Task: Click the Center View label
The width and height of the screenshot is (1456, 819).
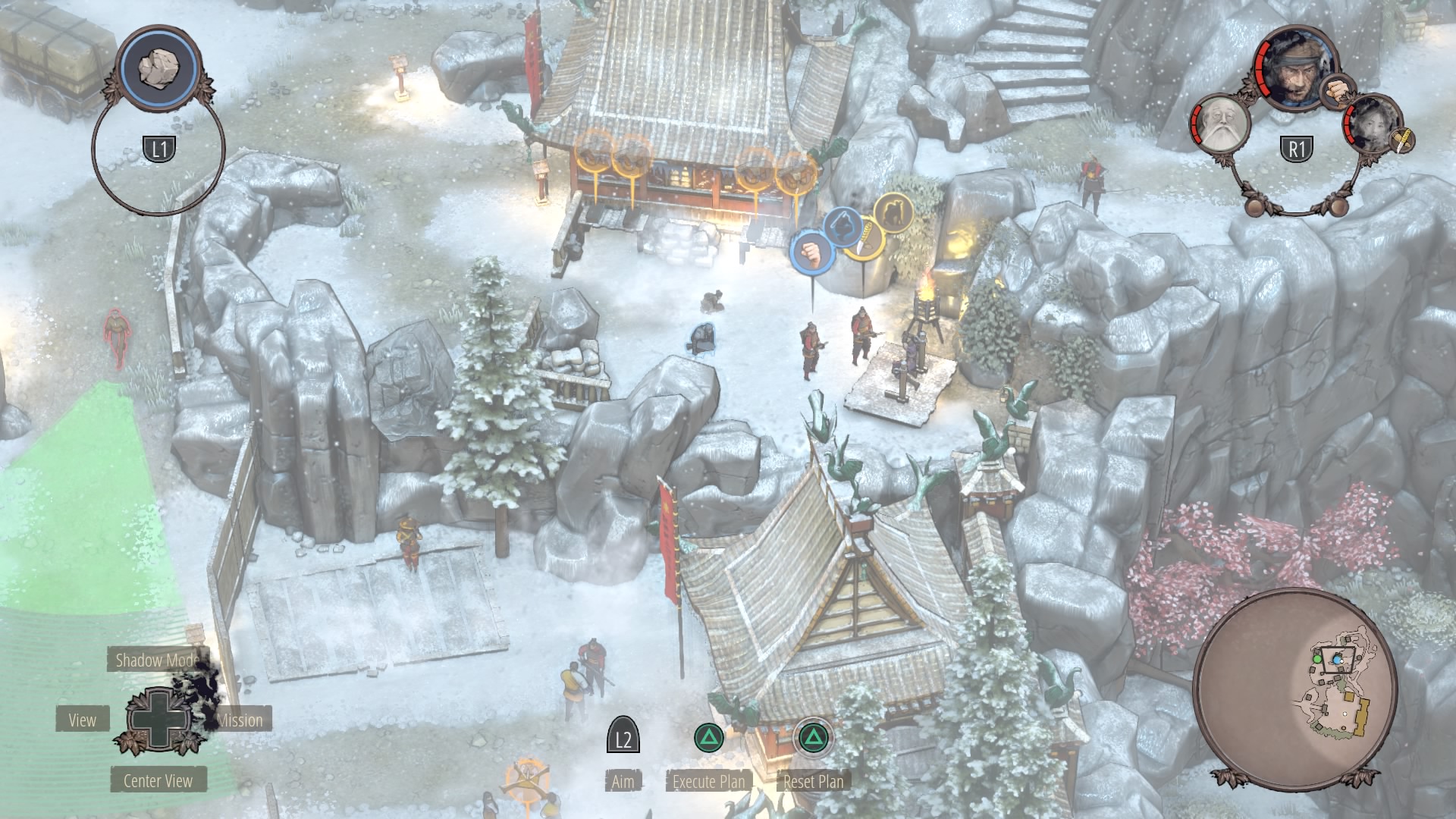Action: click(x=158, y=780)
